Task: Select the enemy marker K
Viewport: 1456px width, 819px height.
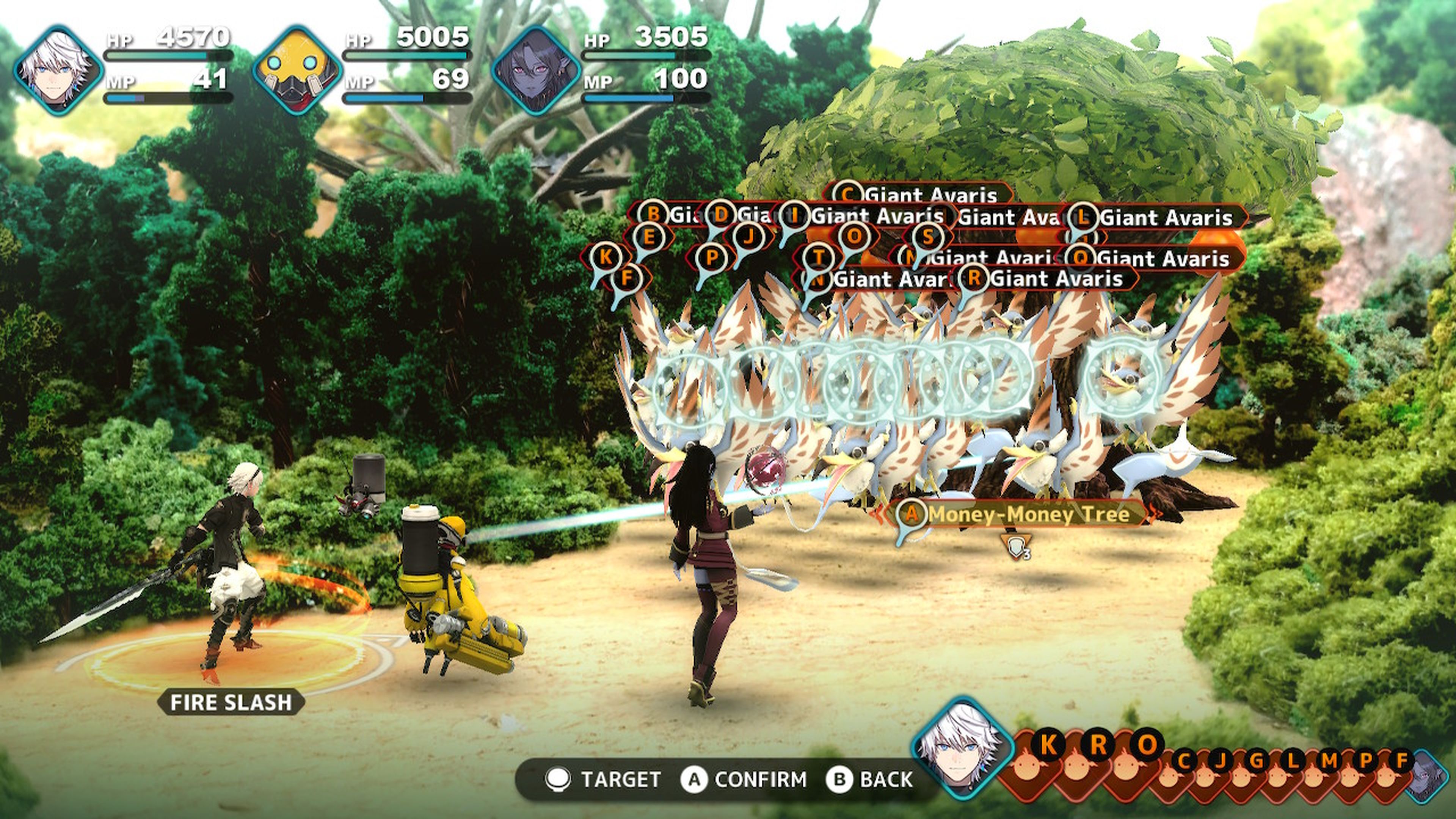Action: (606, 257)
